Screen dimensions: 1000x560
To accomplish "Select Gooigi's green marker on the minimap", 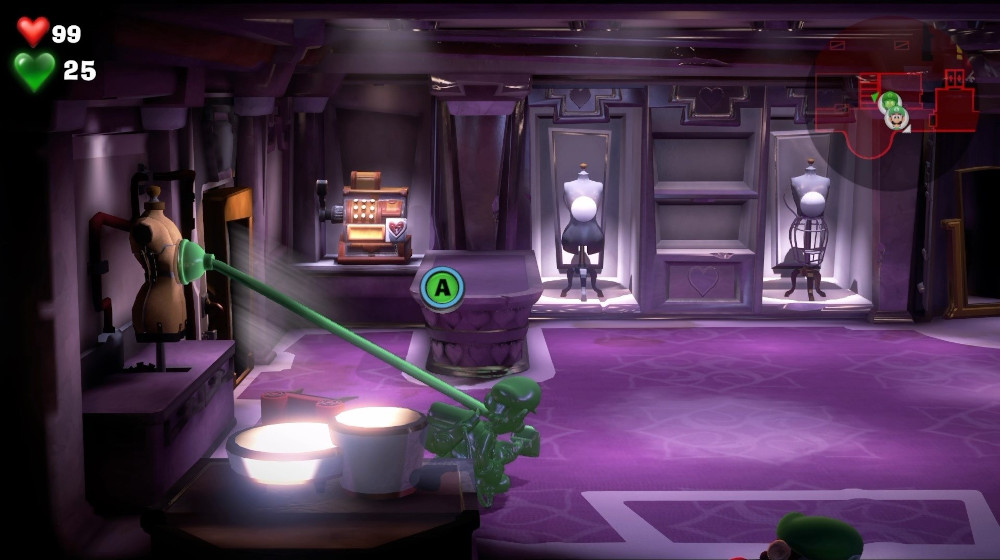I will (x=888, y=101).
